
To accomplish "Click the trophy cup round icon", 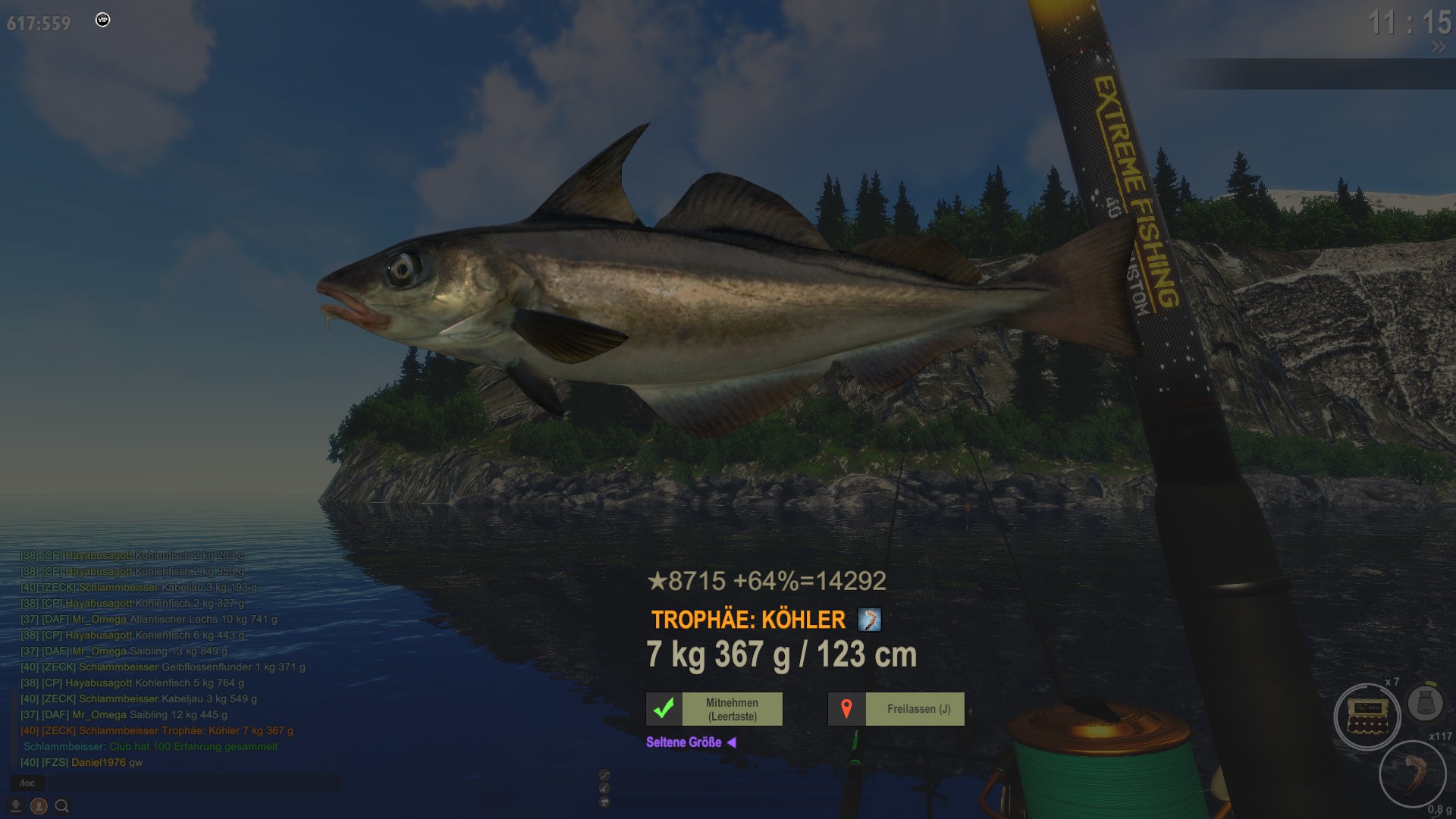I will (604, 802).
